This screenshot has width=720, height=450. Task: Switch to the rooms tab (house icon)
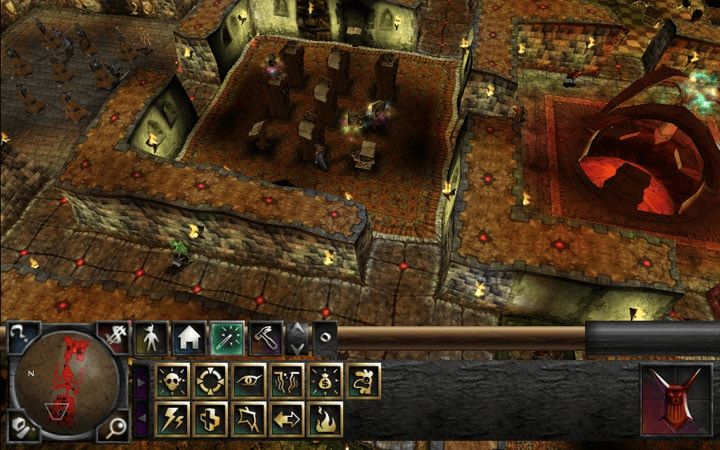point(189,338)
